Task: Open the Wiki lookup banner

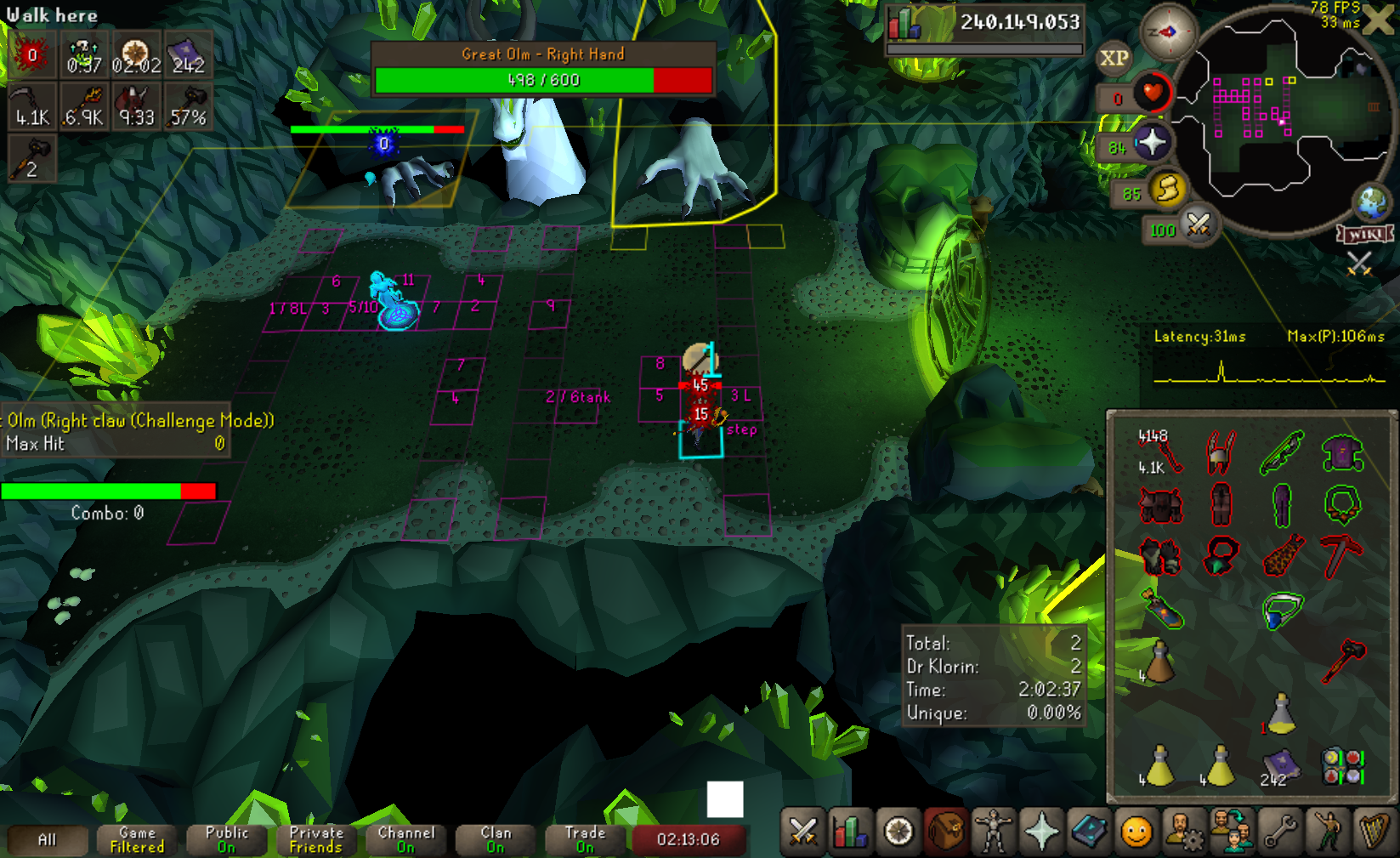Action: click(1365, 234)
